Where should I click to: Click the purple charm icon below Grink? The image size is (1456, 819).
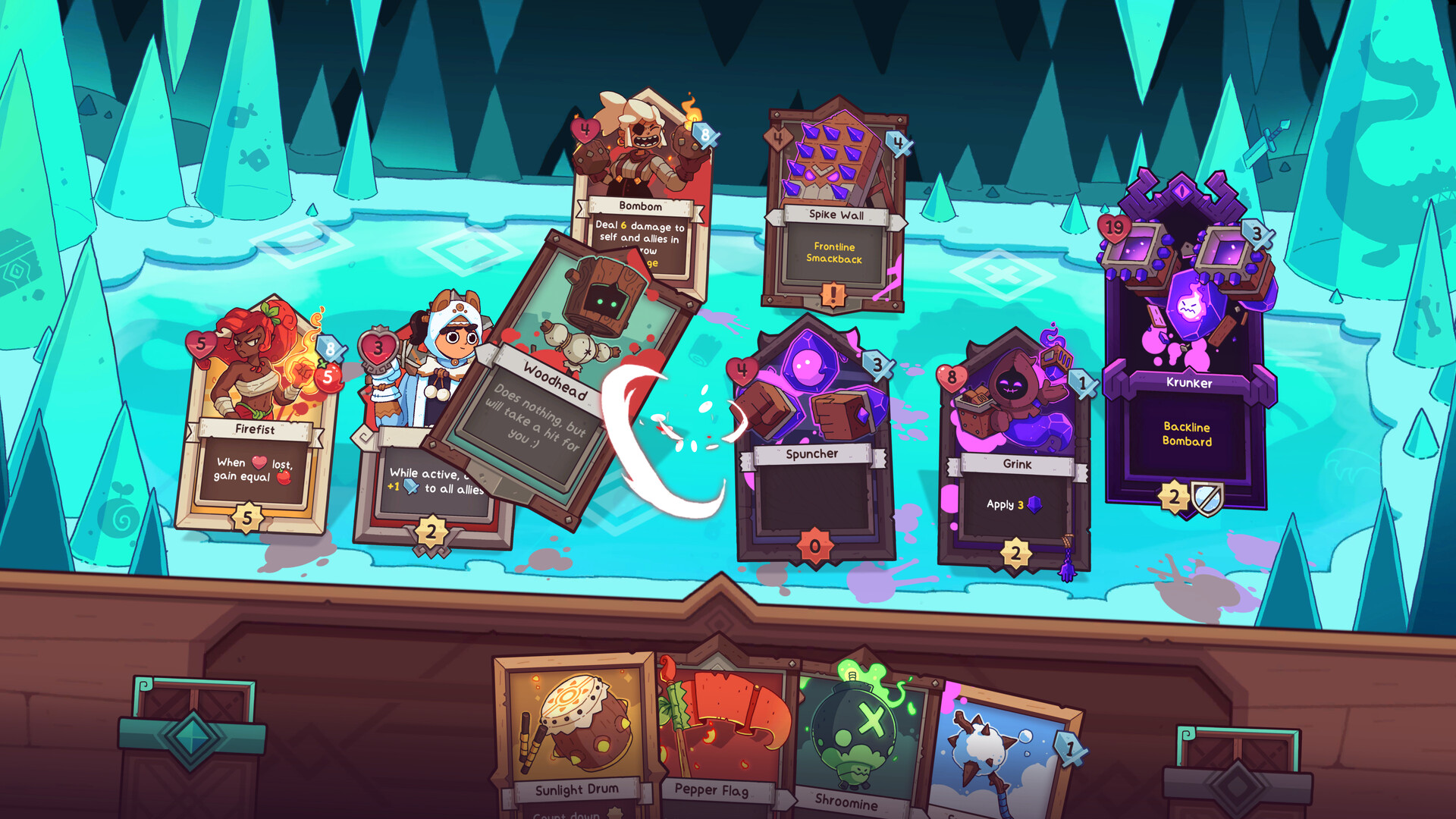coord(1068,572)
